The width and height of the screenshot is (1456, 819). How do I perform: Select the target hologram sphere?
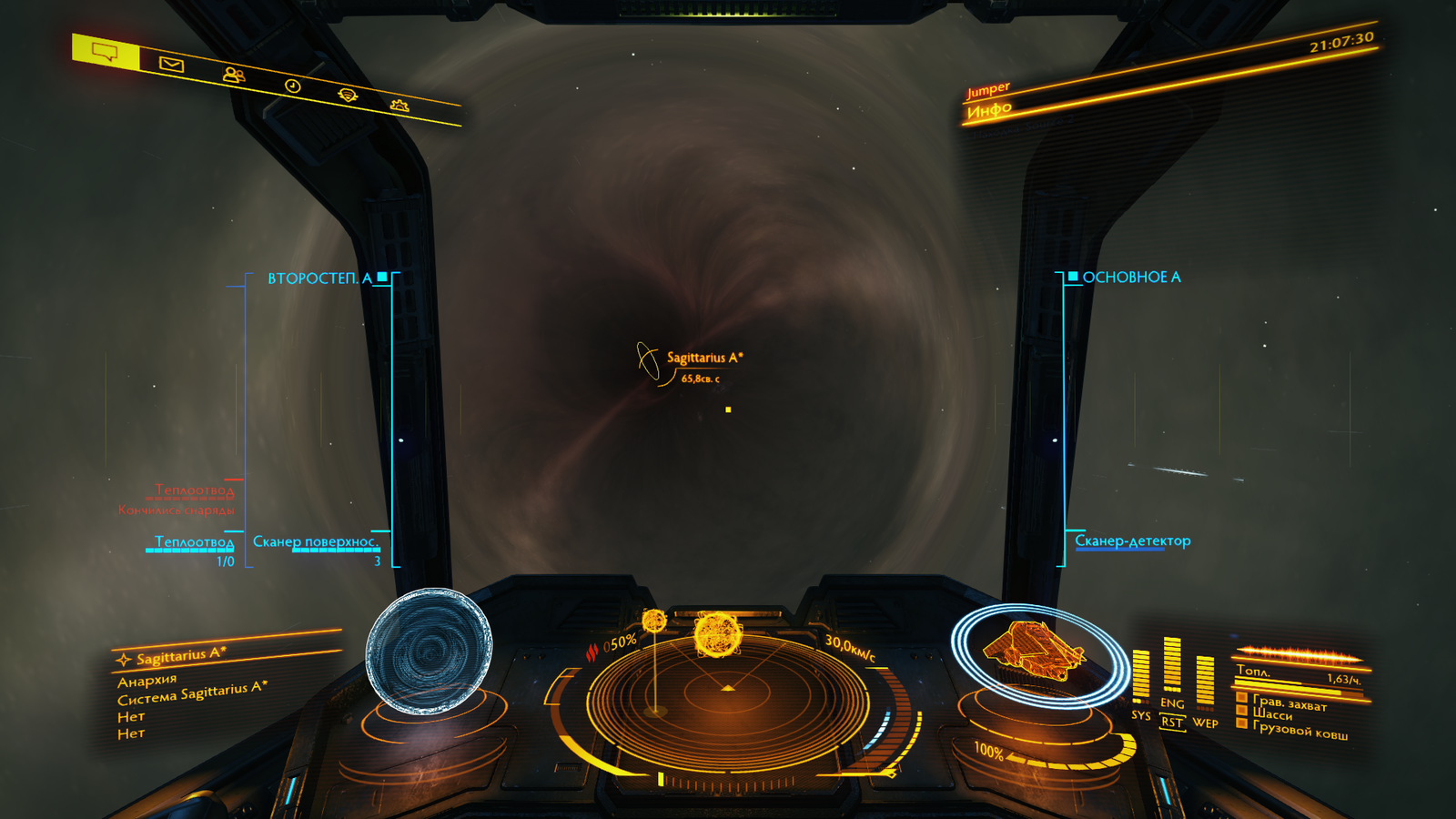[429, 650]
